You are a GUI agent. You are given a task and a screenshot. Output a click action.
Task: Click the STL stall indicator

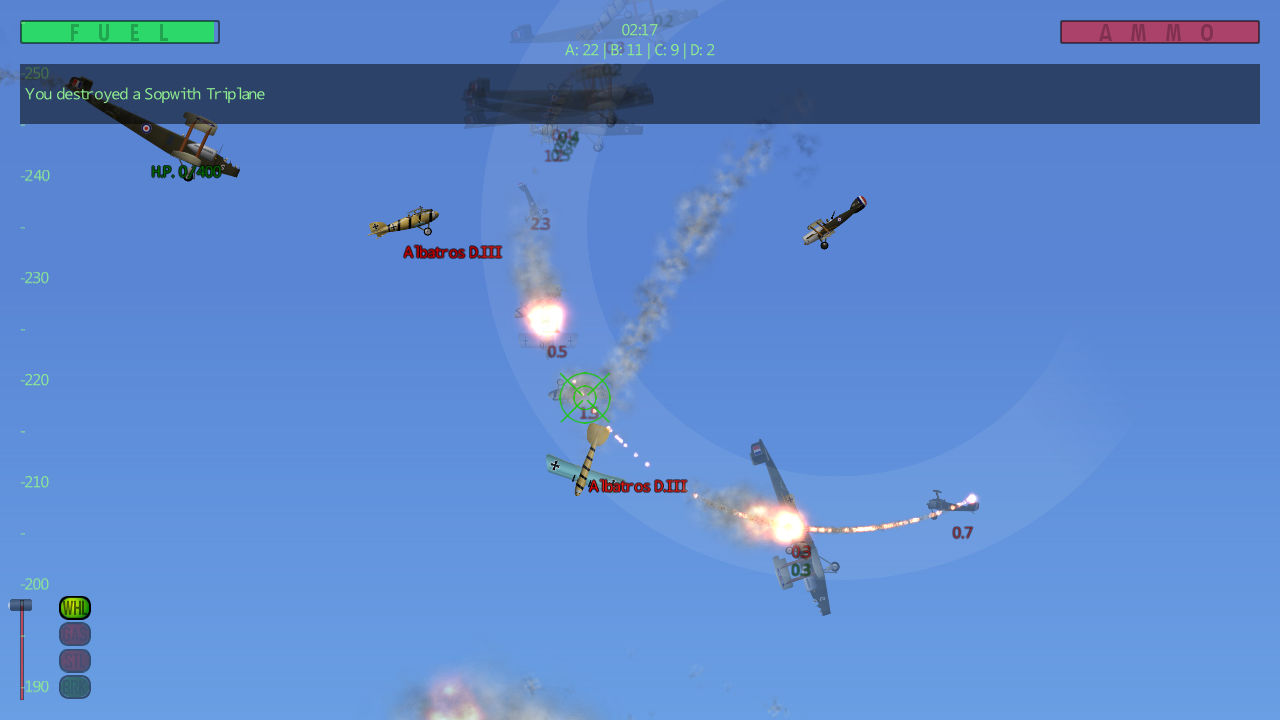(73, 661)
